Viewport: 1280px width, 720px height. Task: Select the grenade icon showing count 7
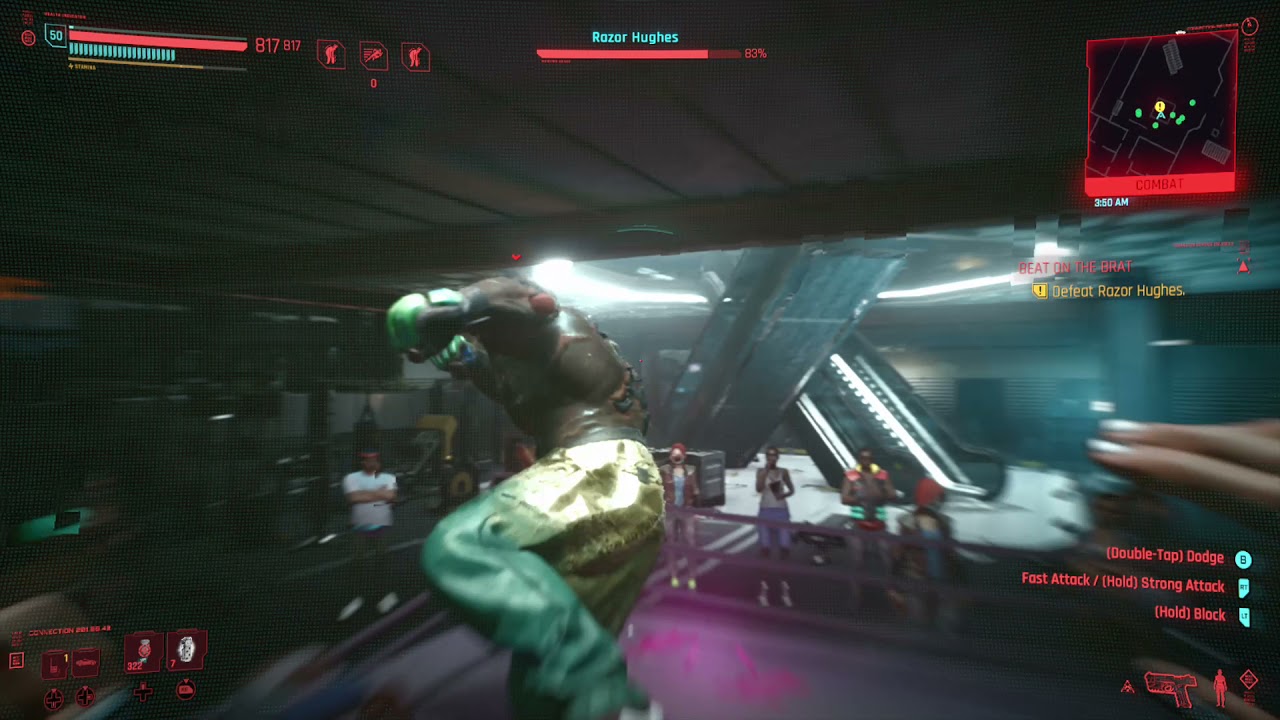tap(185, 652)
